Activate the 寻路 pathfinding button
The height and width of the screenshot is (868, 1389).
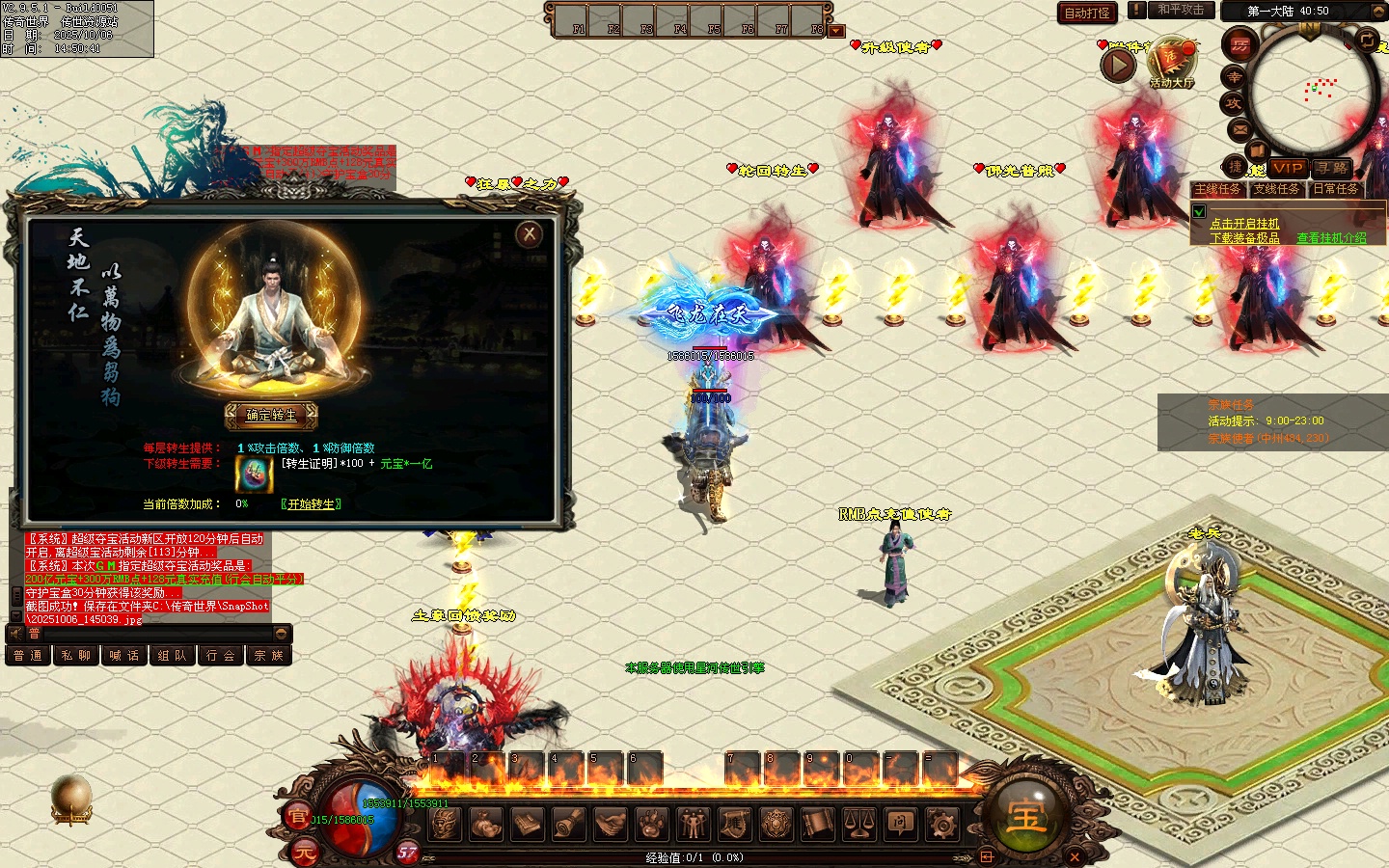(1332, 168)
